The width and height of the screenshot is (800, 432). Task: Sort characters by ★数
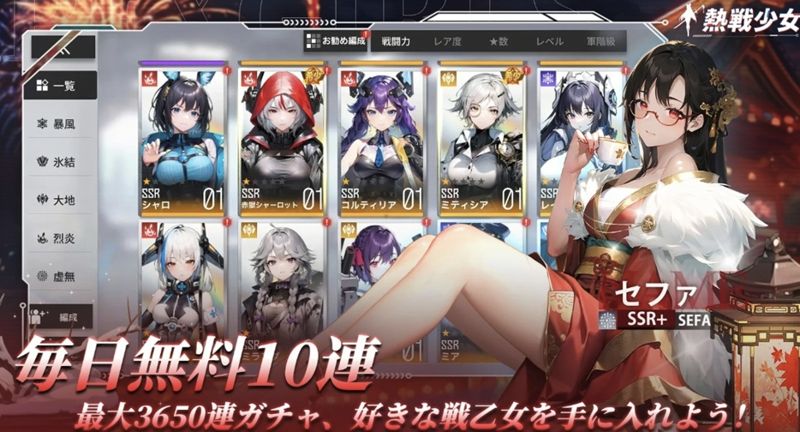(x=500, y=43)
